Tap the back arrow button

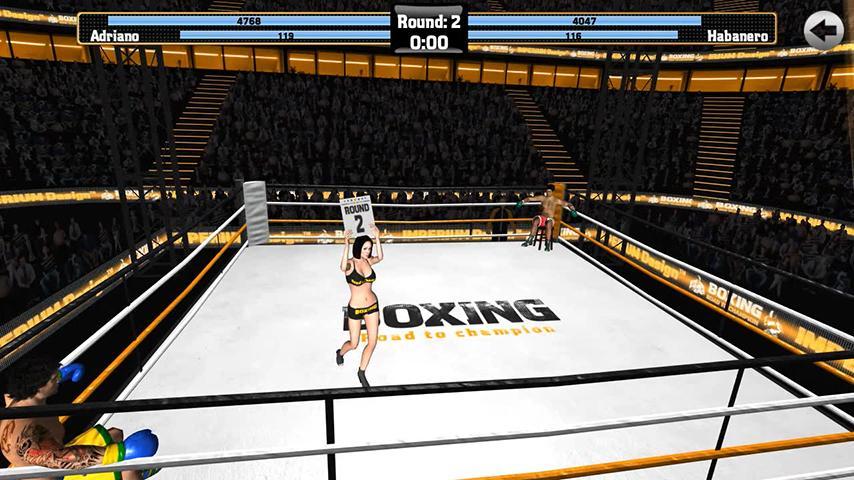[823, 30]
